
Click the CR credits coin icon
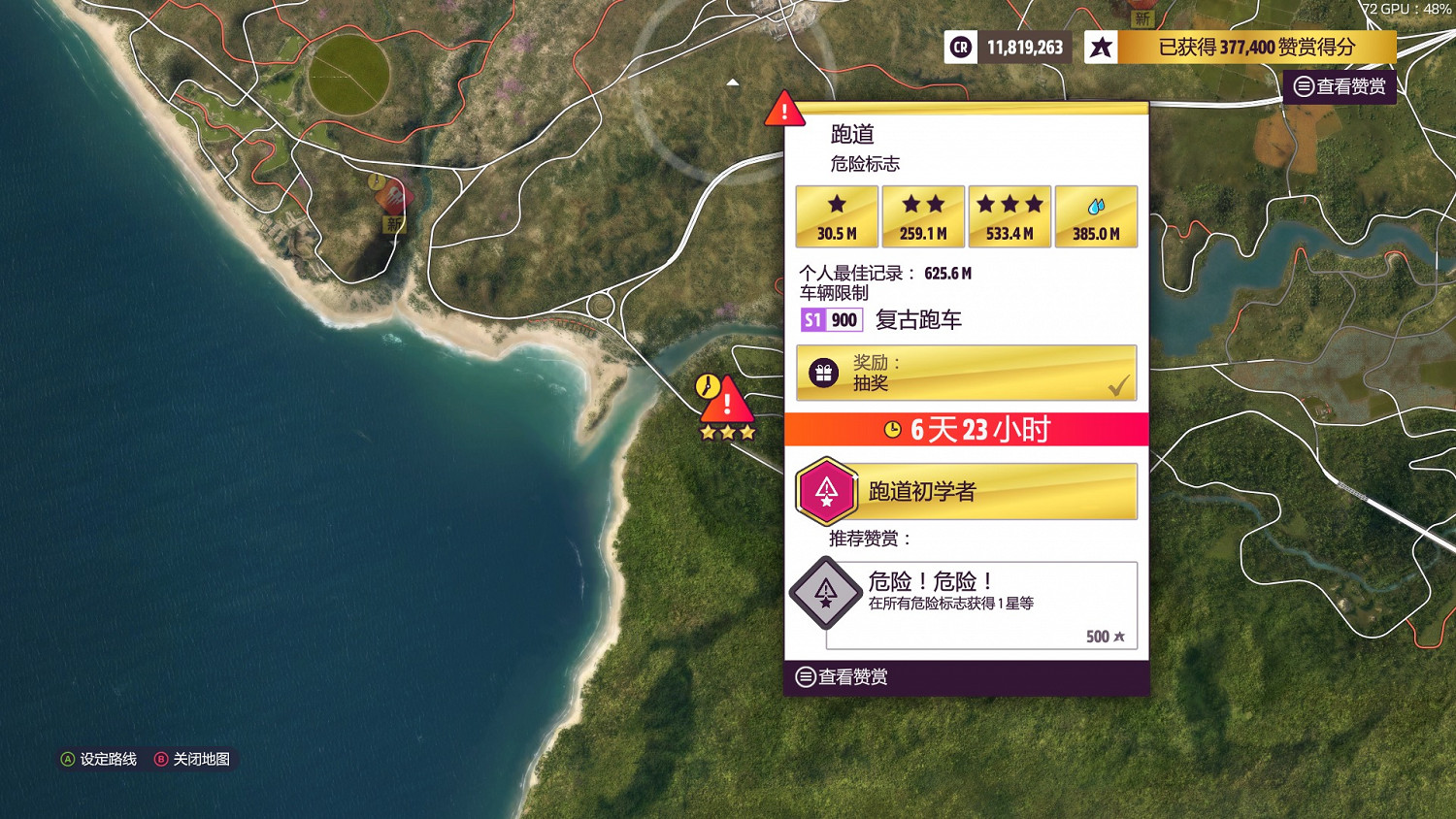pyautogui.click(x=960, y=47)
